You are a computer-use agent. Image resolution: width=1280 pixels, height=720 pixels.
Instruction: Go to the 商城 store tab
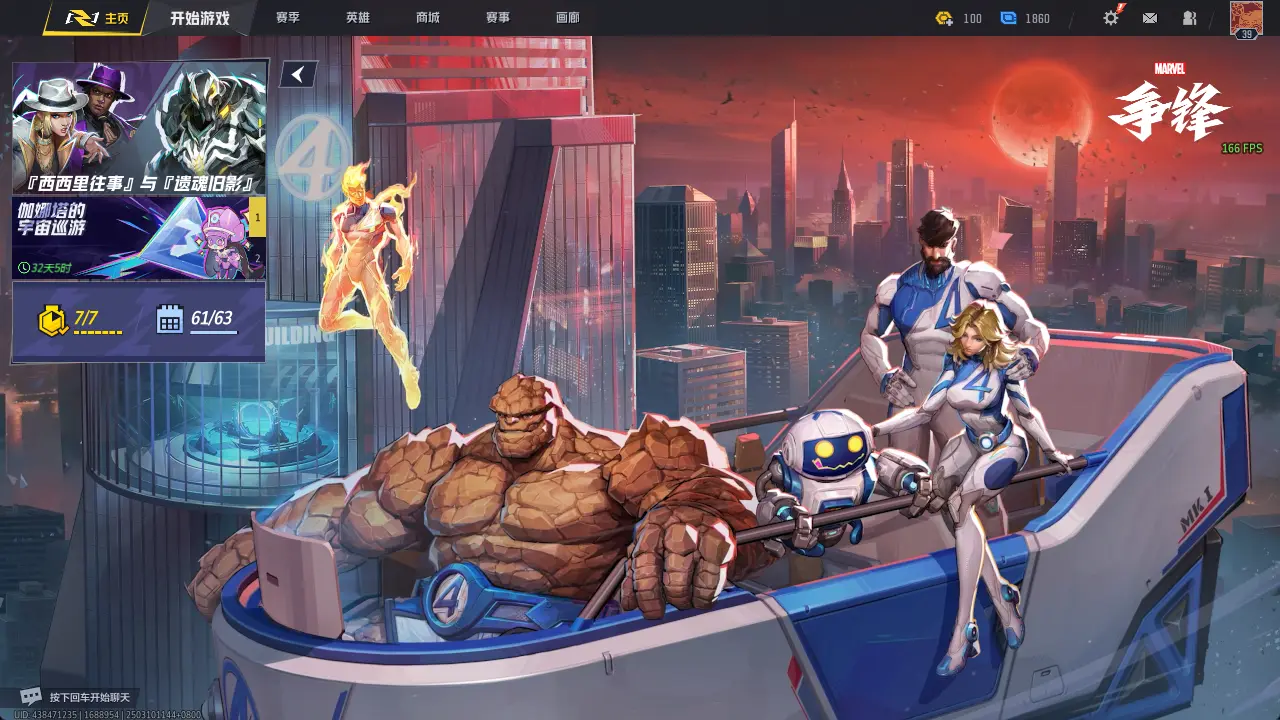pyautogui.click(x=428, y=18)
